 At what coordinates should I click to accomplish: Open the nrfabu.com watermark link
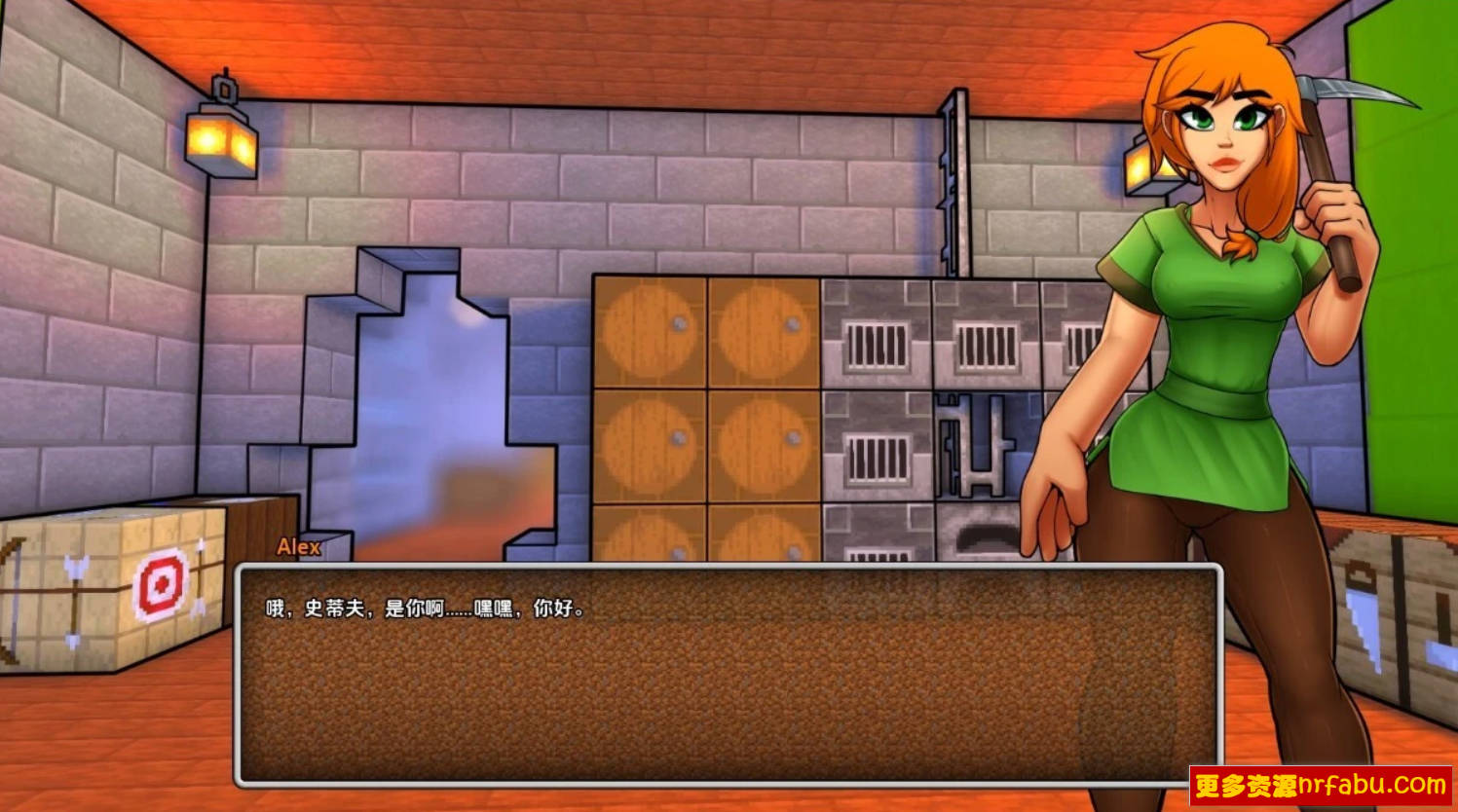pyautogui.click(x=1320, y=784)
